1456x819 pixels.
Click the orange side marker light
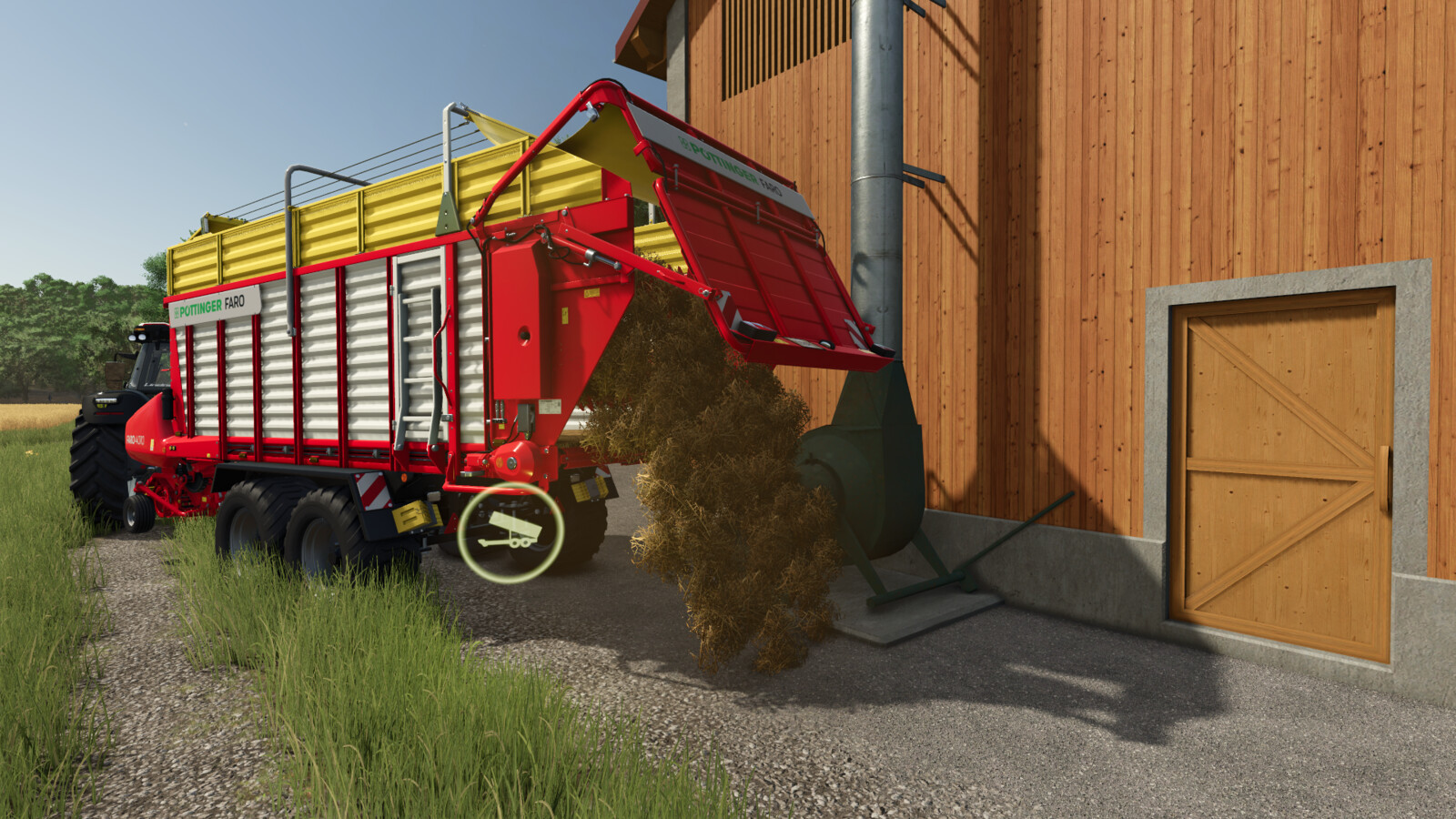click(403, 476)
